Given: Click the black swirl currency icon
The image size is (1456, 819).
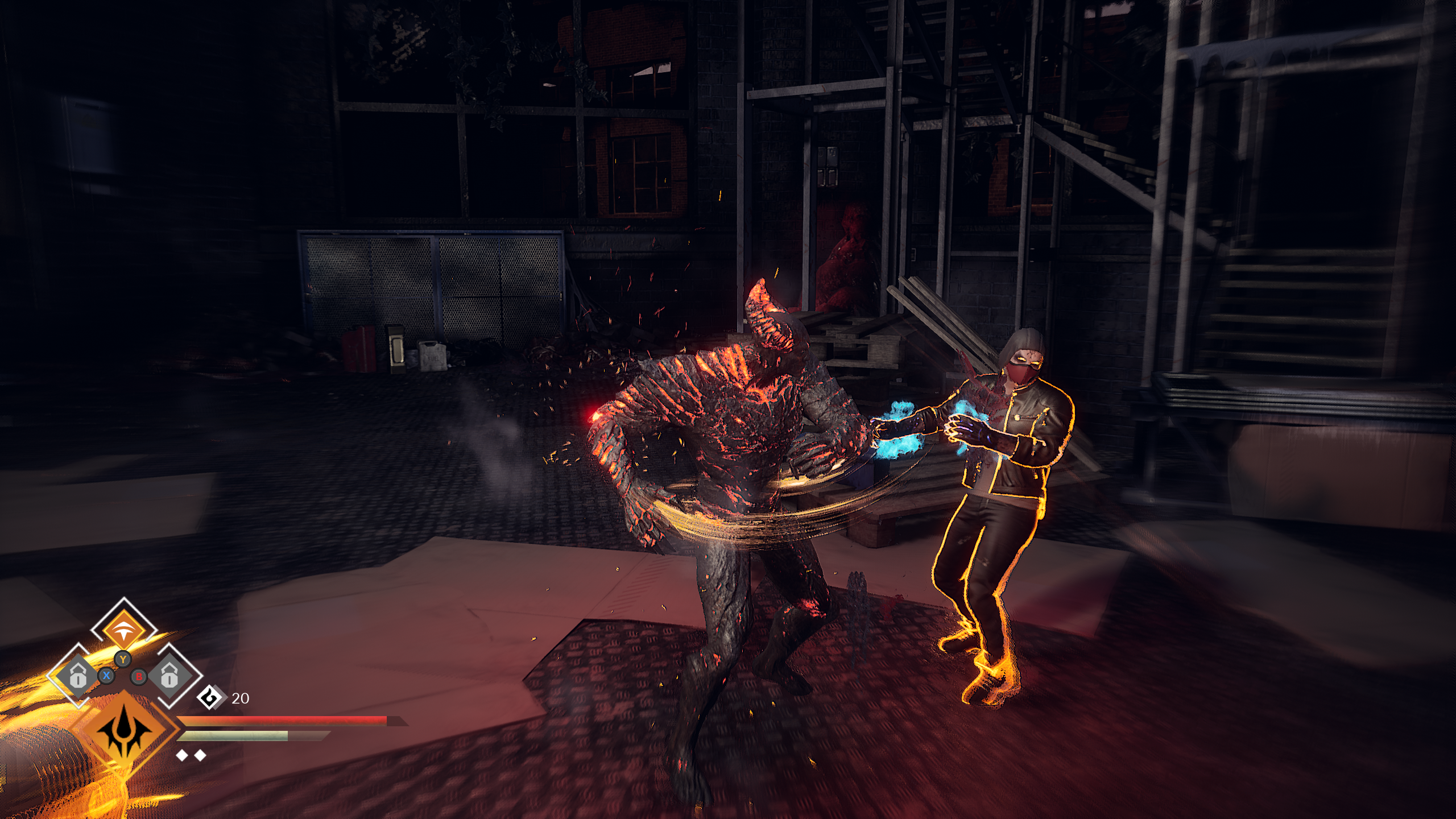Looking at the screenshot, I should [210, 698].
